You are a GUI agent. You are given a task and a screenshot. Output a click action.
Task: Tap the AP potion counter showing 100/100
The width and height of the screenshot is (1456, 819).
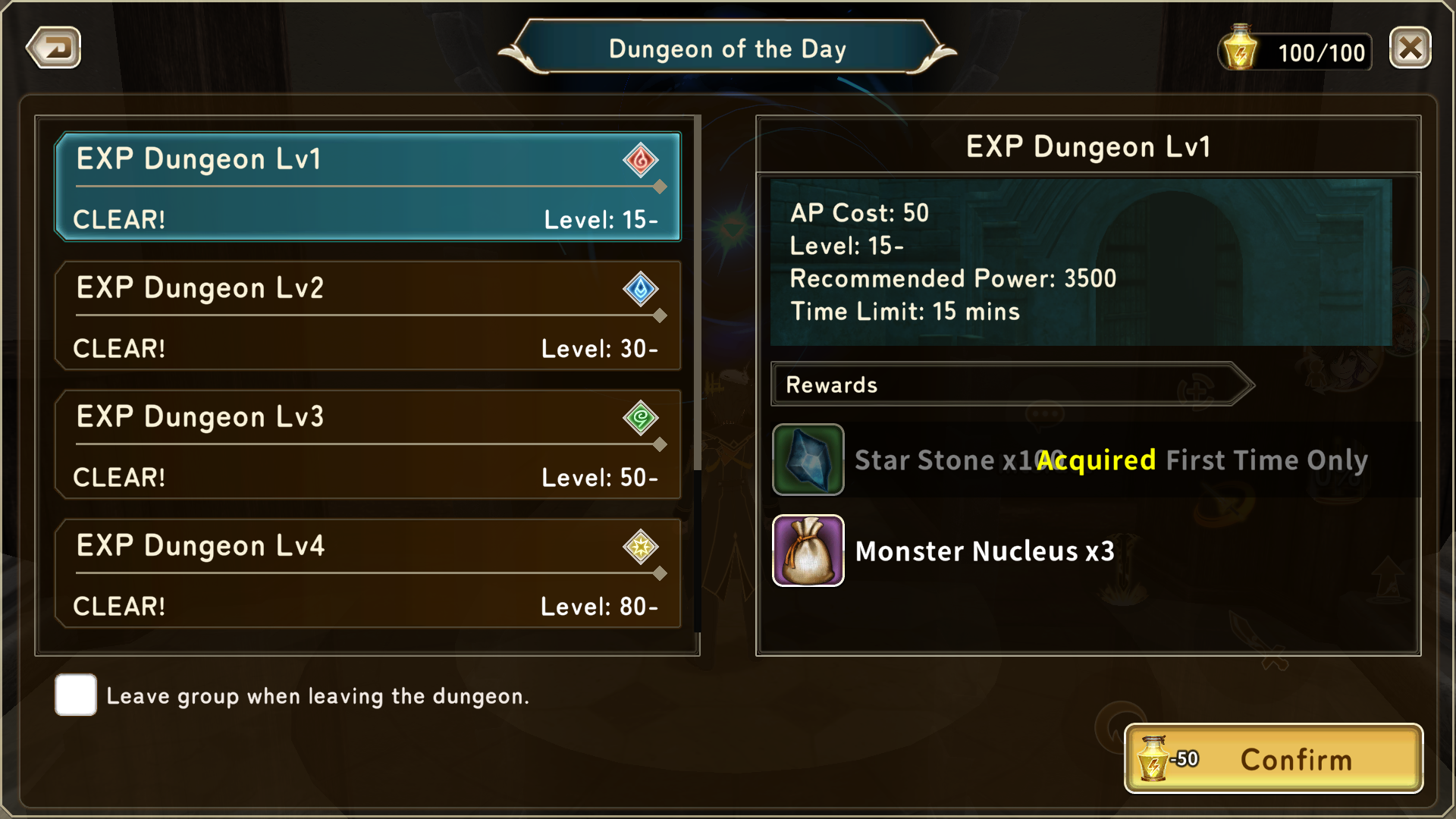coord(1296,52)
